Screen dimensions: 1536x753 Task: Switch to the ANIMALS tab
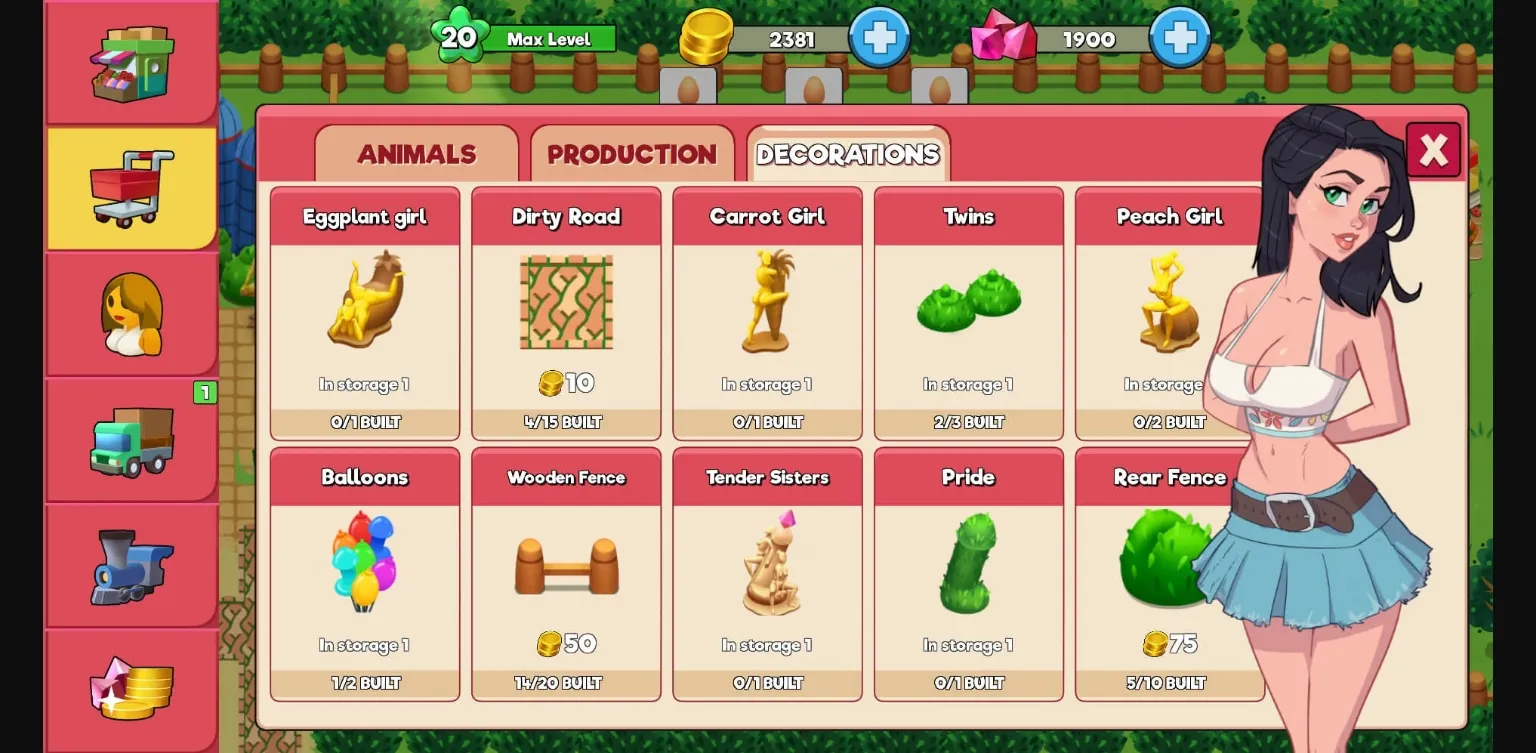[x=416, y=154]
